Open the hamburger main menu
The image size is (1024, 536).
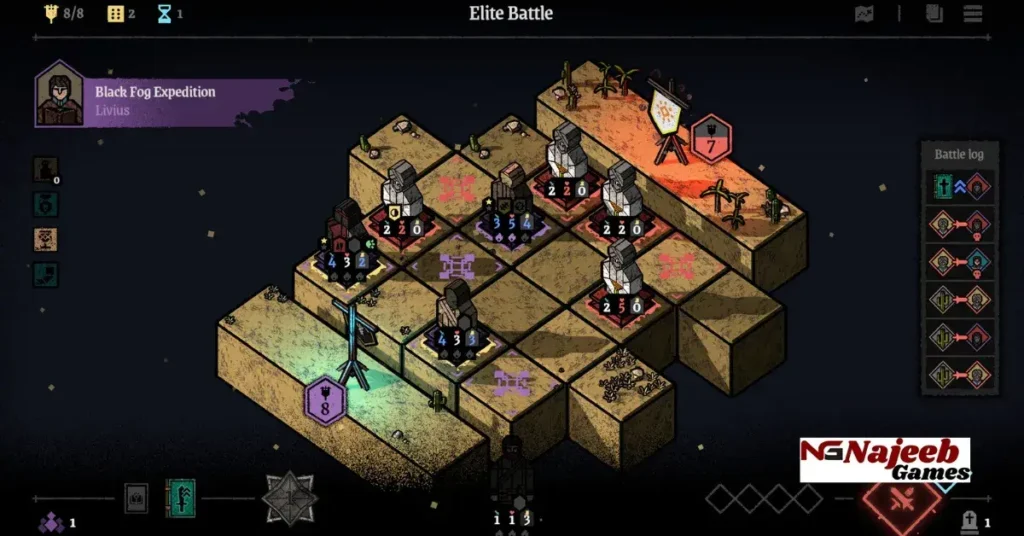(x=972, y=14)
